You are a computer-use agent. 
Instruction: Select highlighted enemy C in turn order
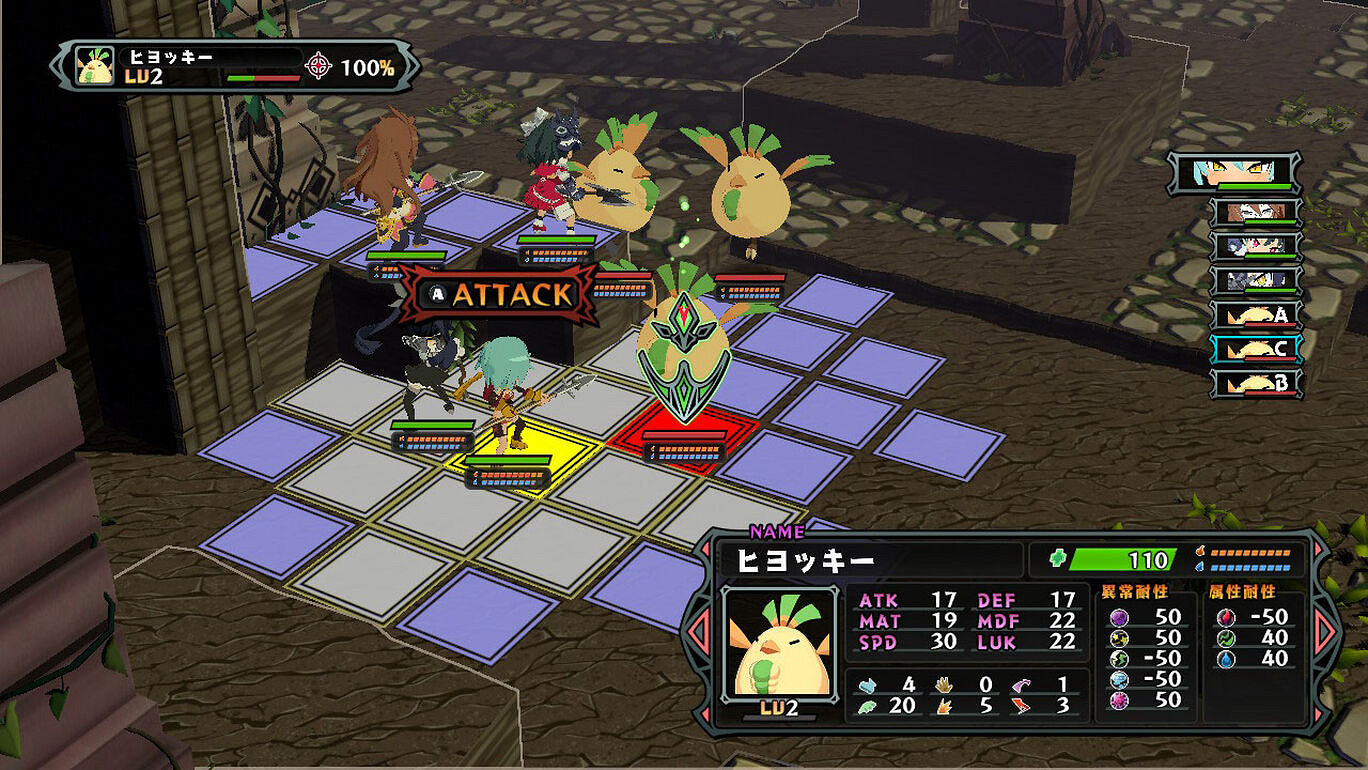tap(1256, 349)
